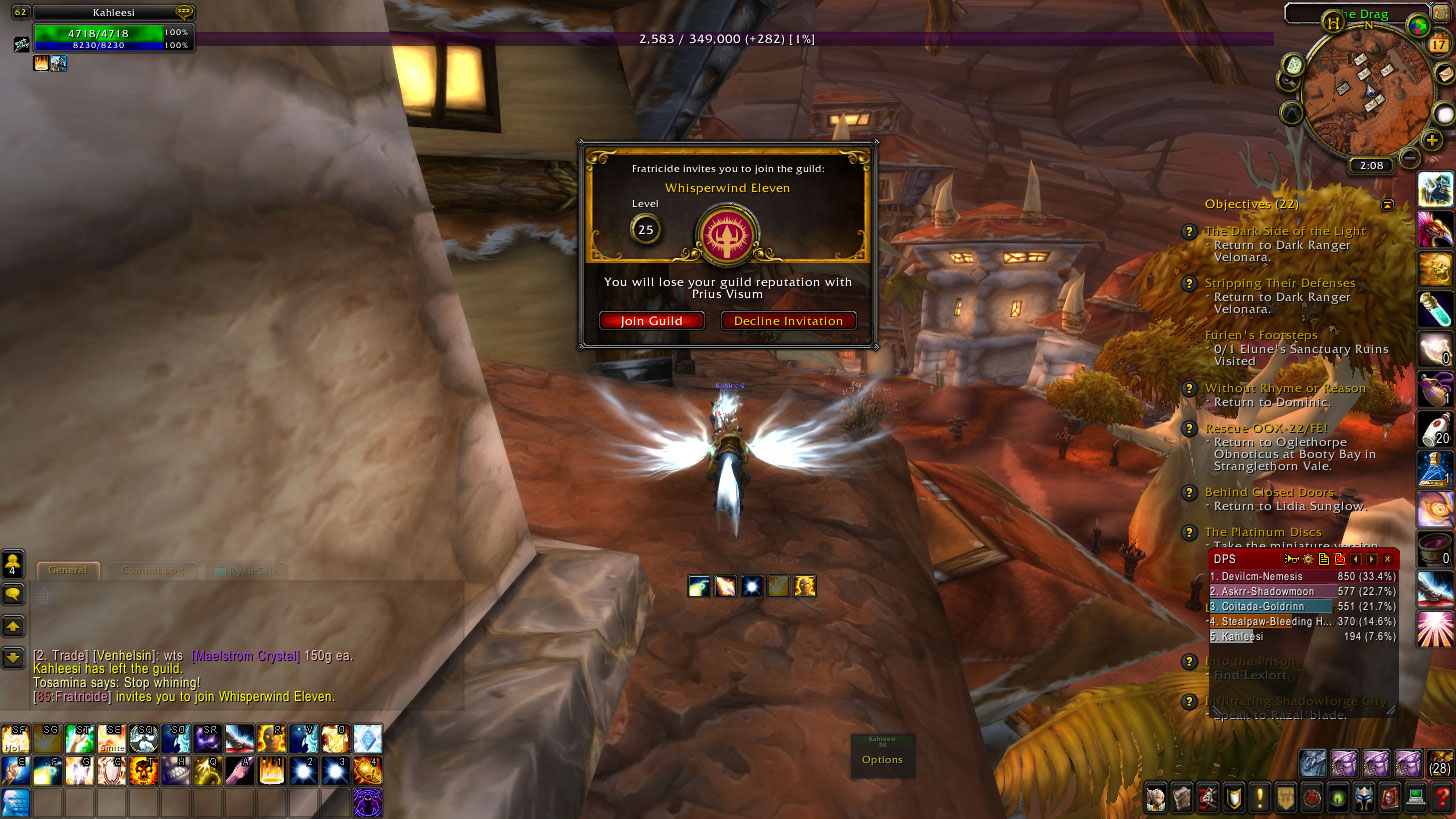Click the Options button

click(882, 760)
